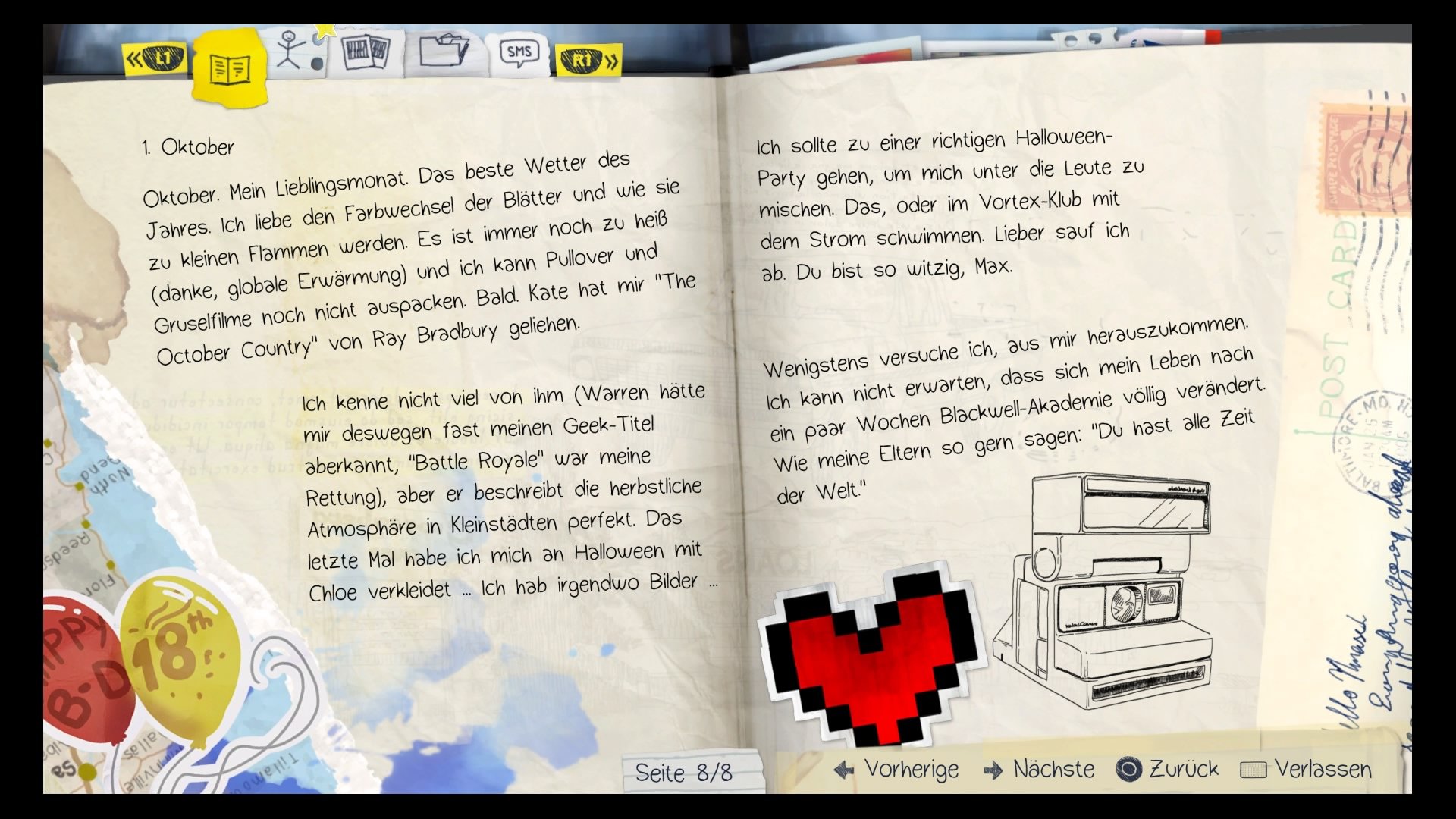Image resolution: width=1456 pixels, height=819 pixels.
Task: Click Nächste to view next page
Action: pyautogui.click(x=1053, y=769)
